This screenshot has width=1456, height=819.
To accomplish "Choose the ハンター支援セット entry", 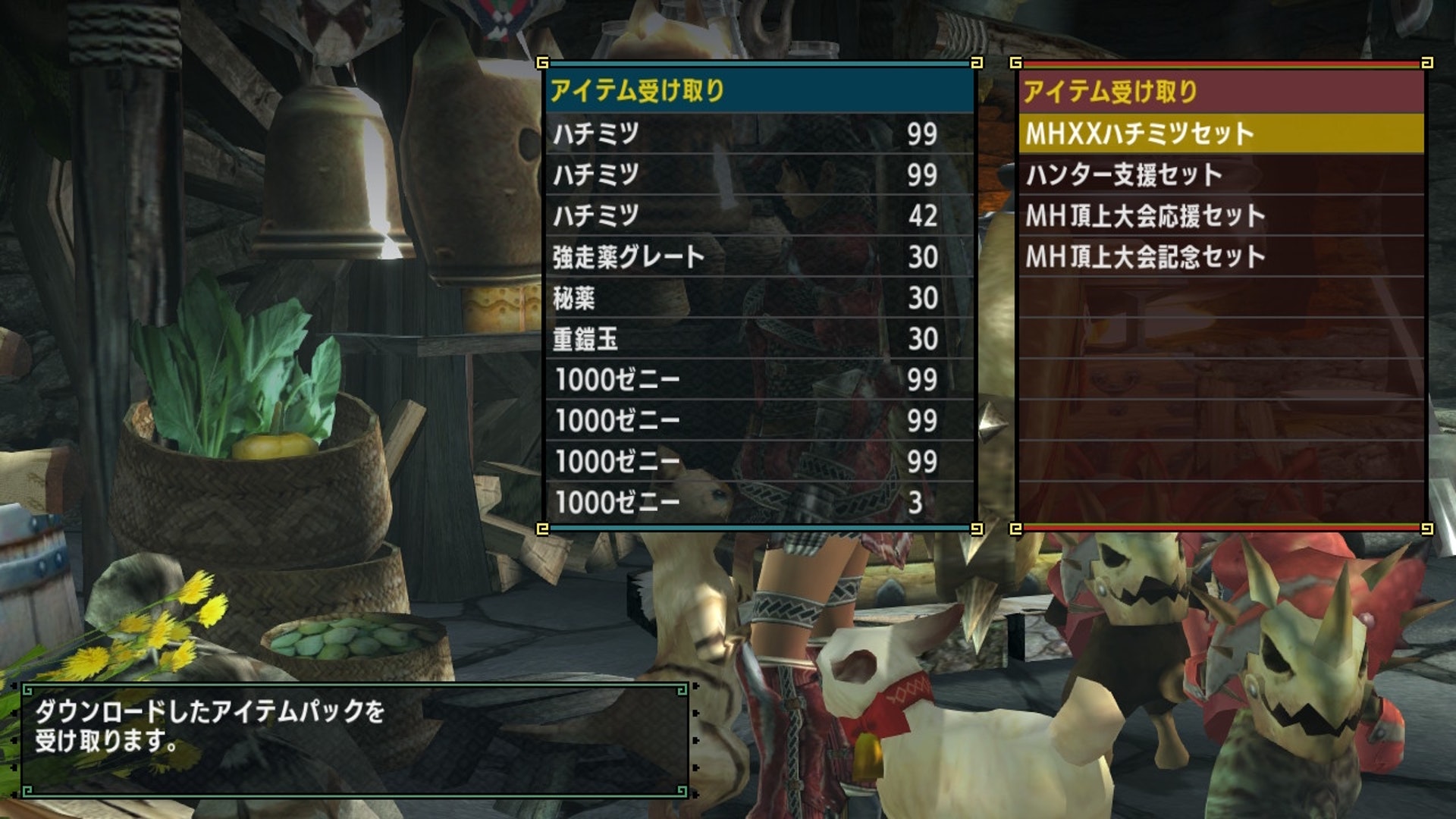I will point(1219,175).
